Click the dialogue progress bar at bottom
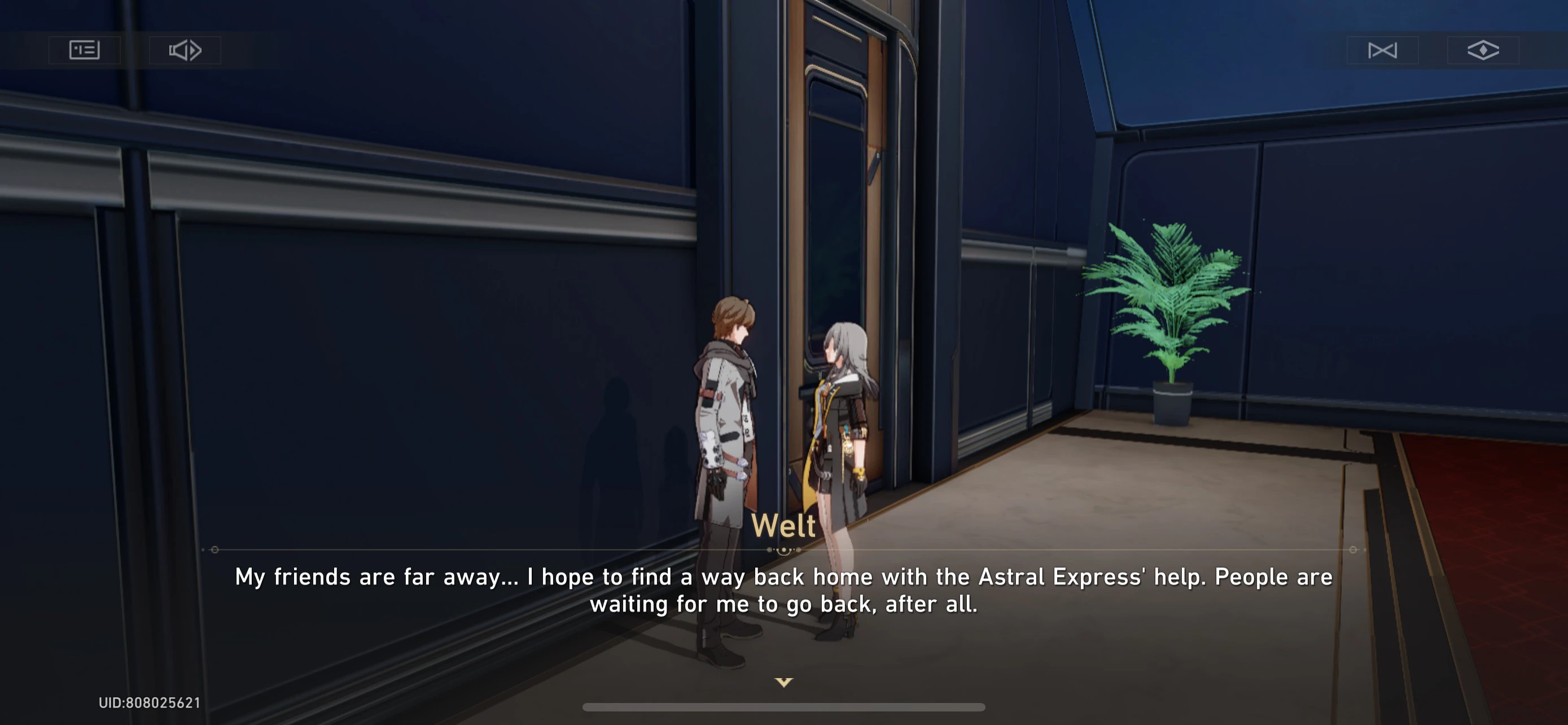 pos(784,707)
